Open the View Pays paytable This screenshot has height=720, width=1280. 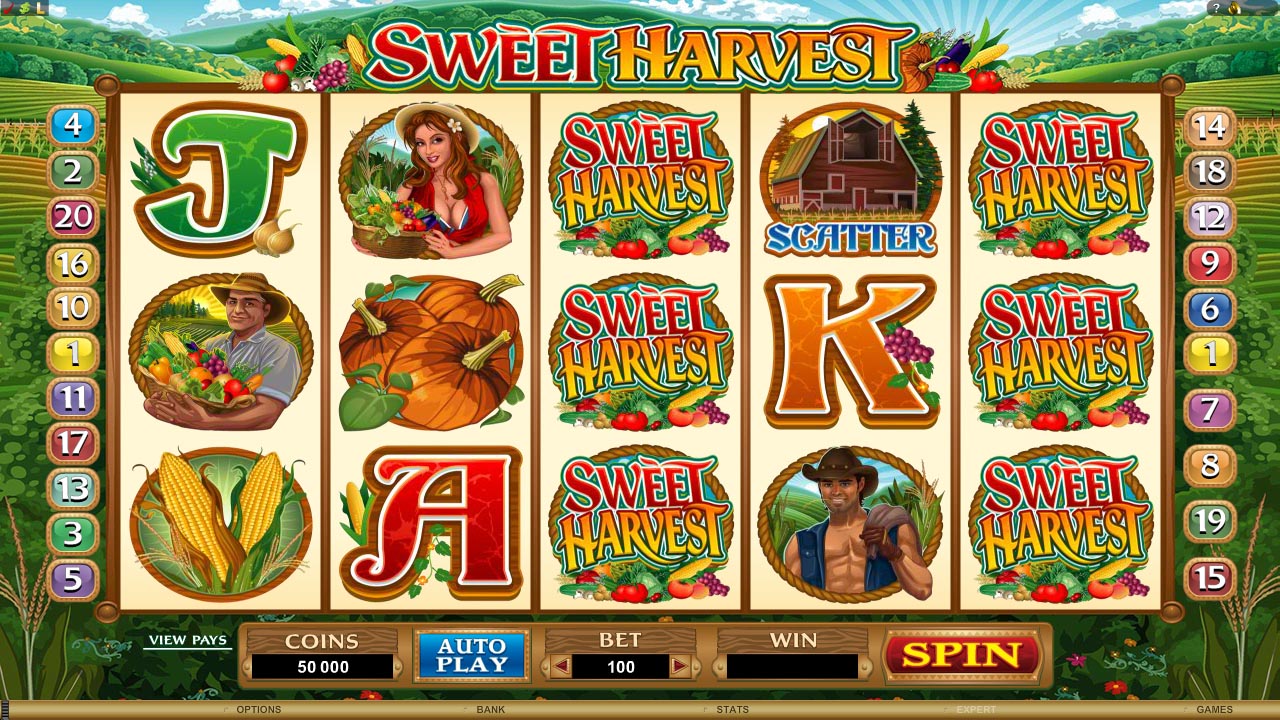(188, 640)
